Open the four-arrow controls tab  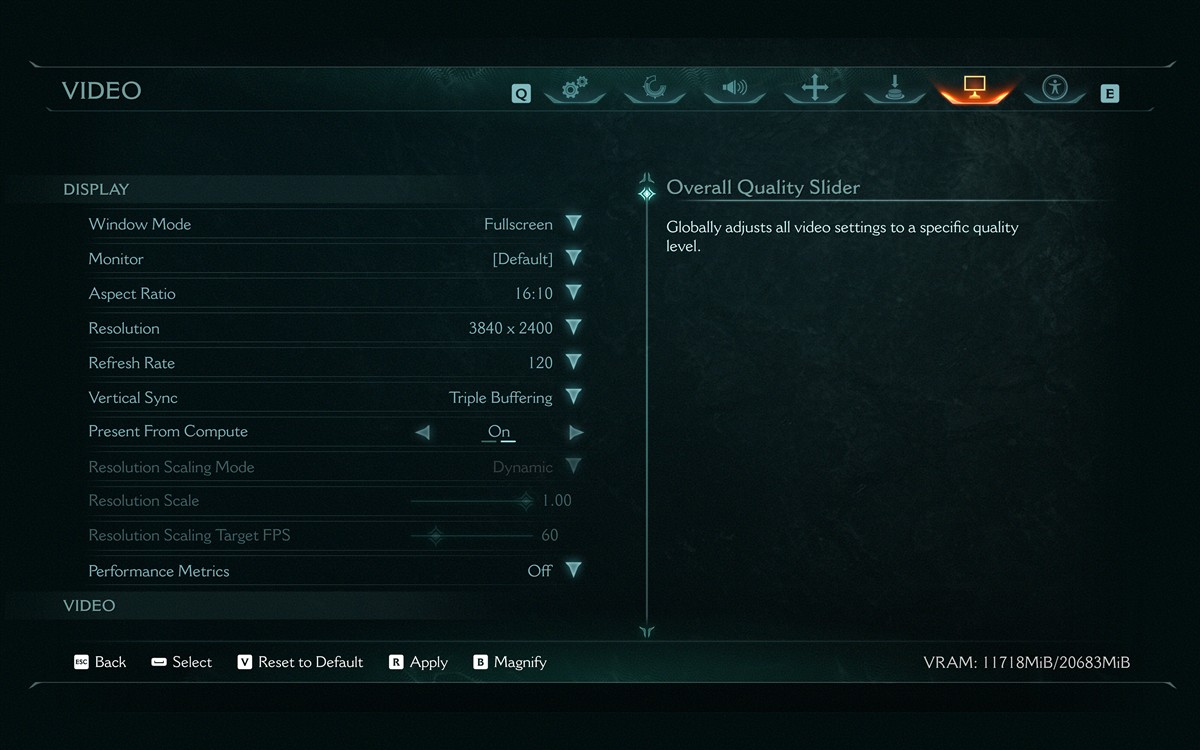tap(815, 88)
